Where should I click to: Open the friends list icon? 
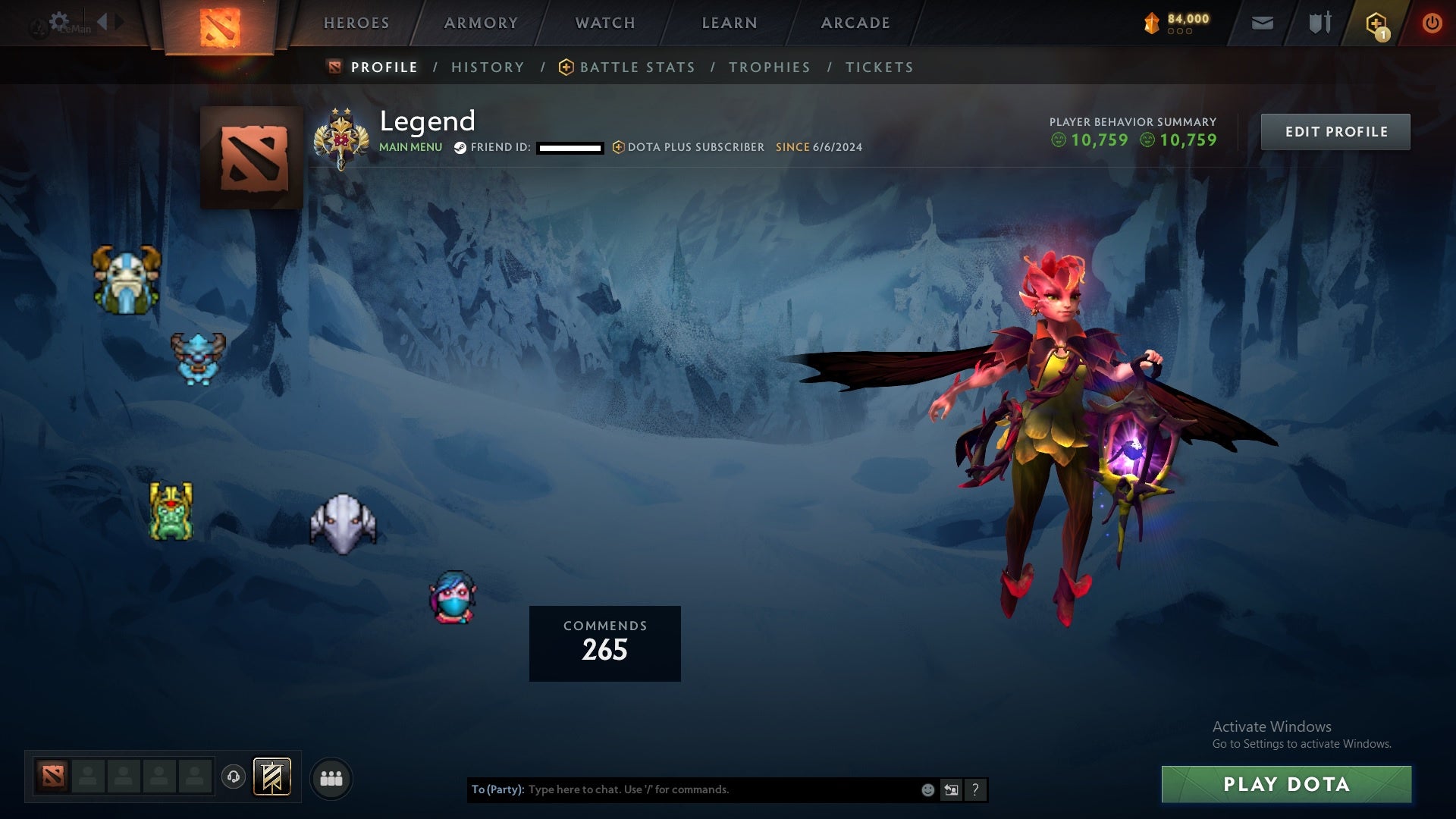[331, 777]
